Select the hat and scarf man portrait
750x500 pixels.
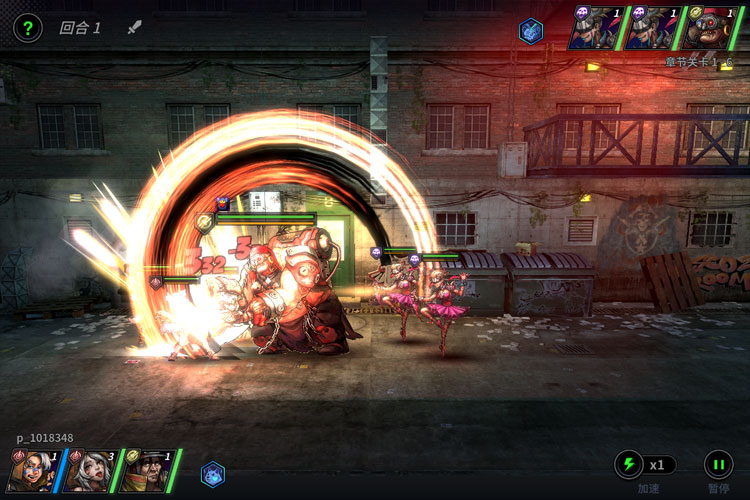tap(145, 470)
